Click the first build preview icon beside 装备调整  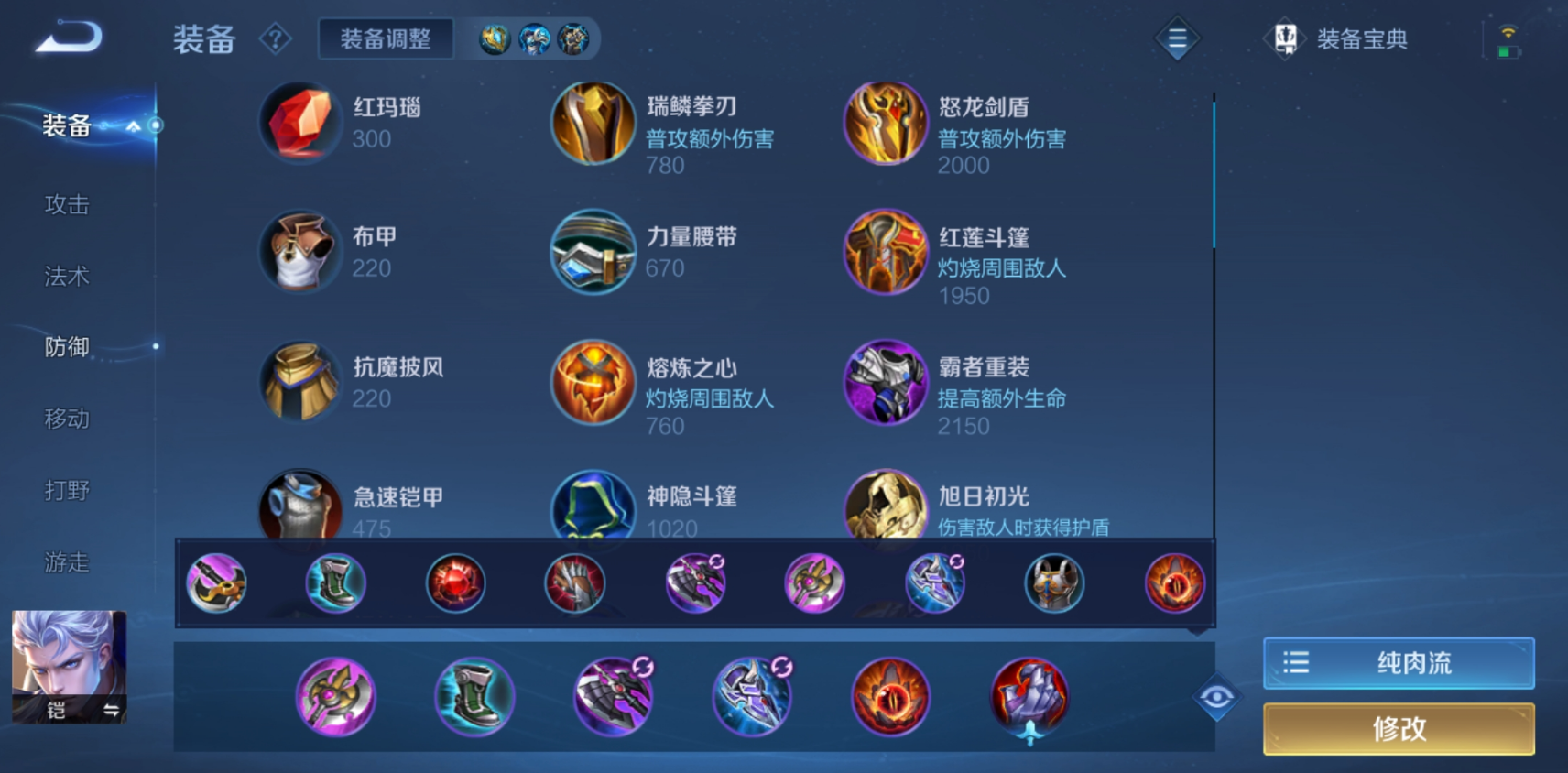point(495,38)
